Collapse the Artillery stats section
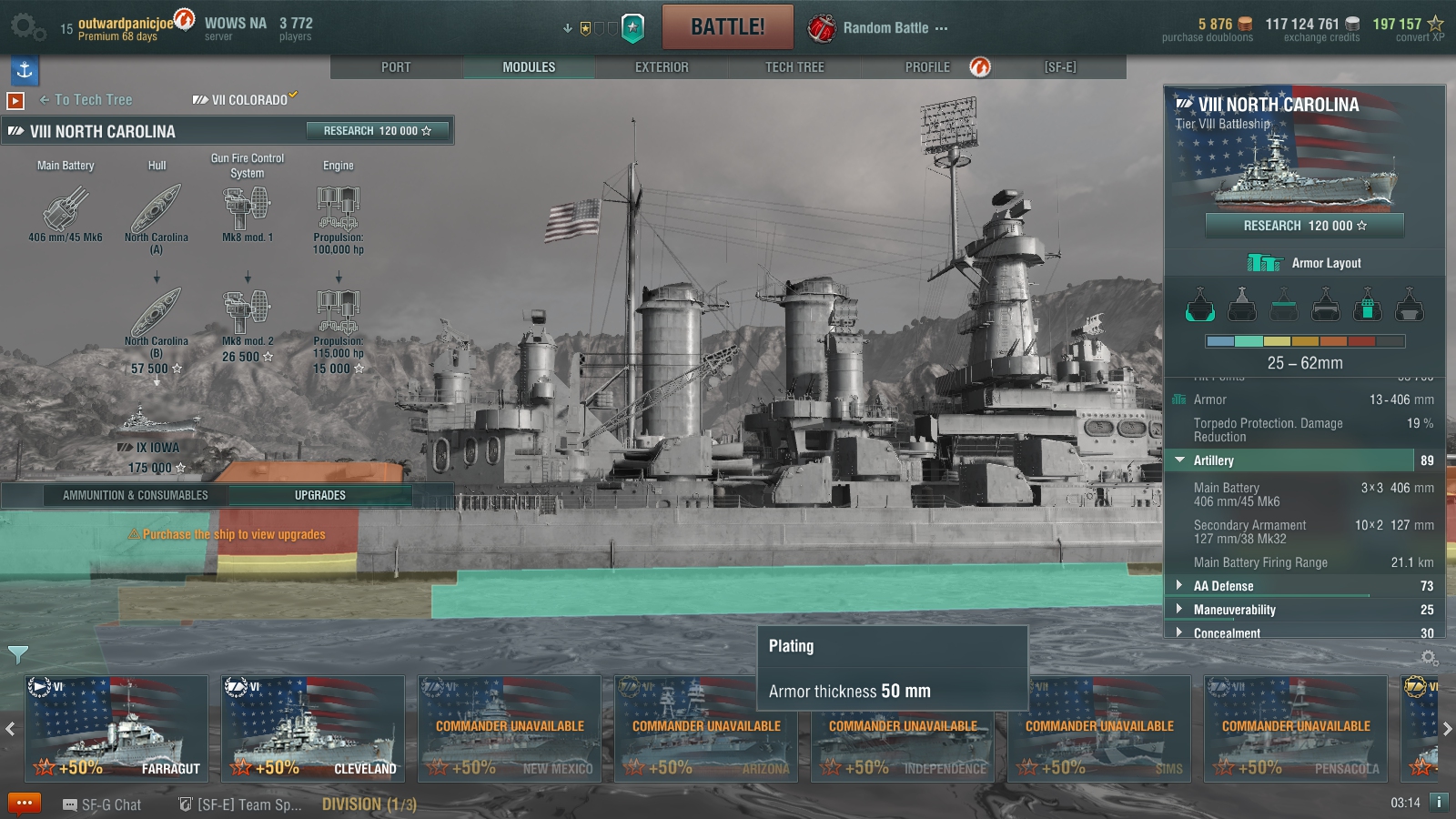This screenshot has height=819, width=1456. tap(1213, 460)
